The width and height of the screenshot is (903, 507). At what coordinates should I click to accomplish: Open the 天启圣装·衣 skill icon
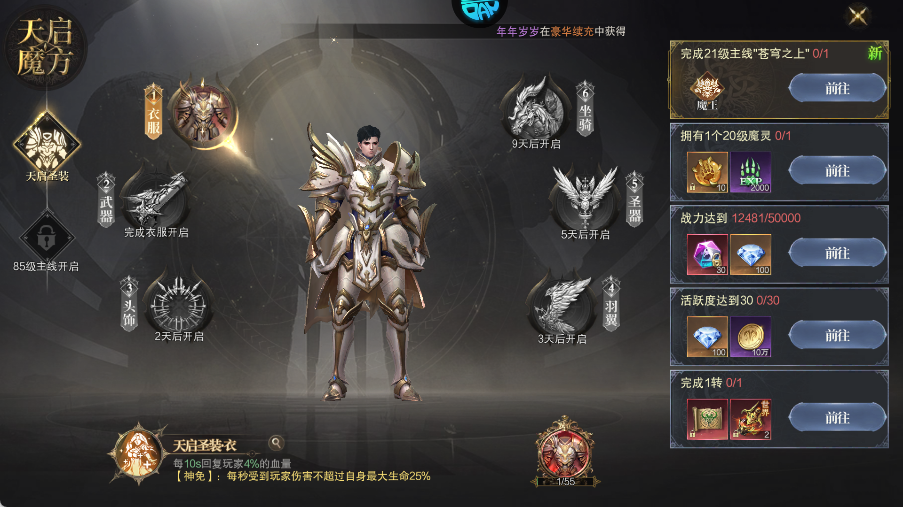pyautogui.click(x=136, y=453)
